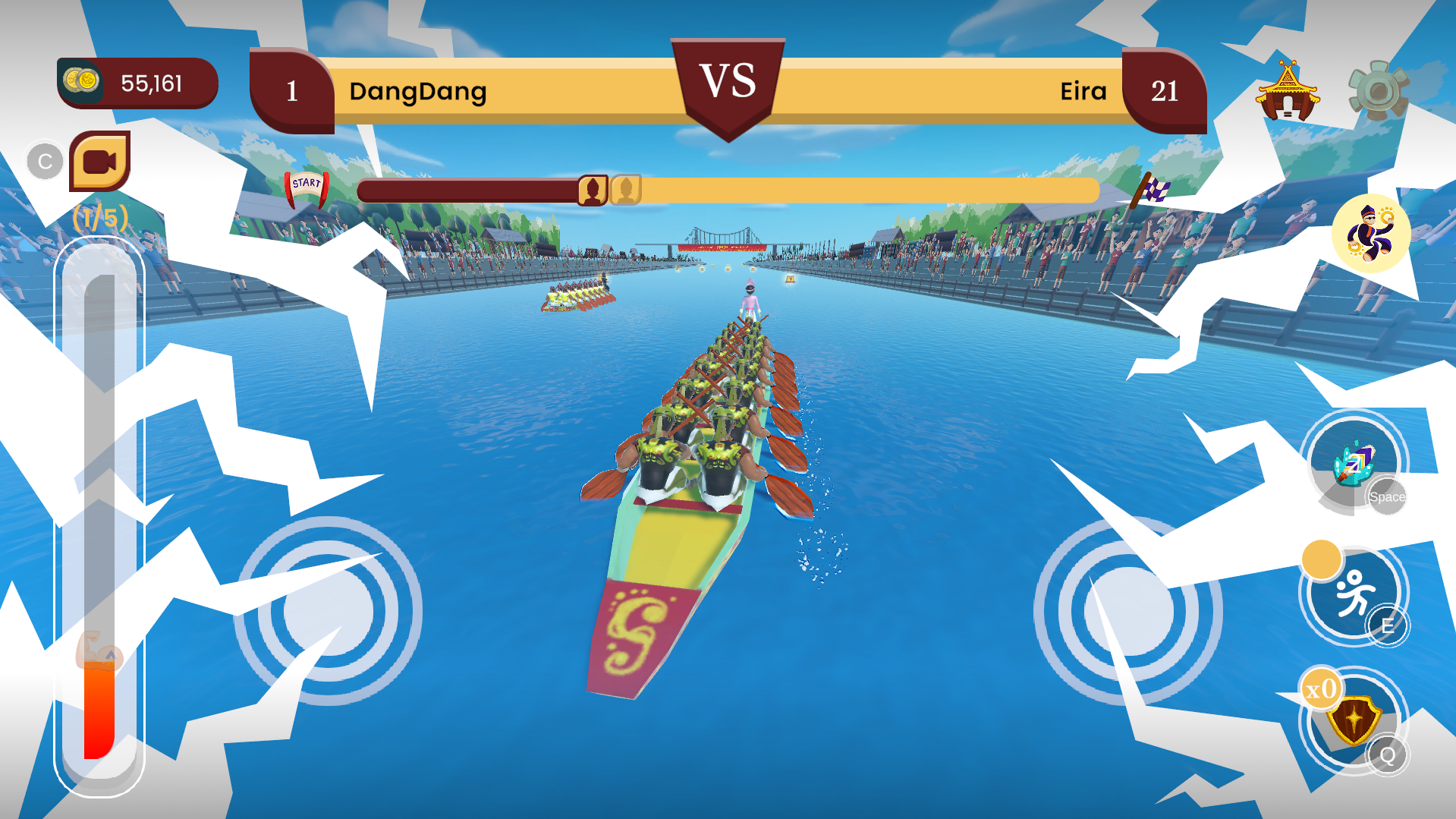Click the race progress avatar marker
This screenshot has height=819, width=1456.
tap(593, 189)
